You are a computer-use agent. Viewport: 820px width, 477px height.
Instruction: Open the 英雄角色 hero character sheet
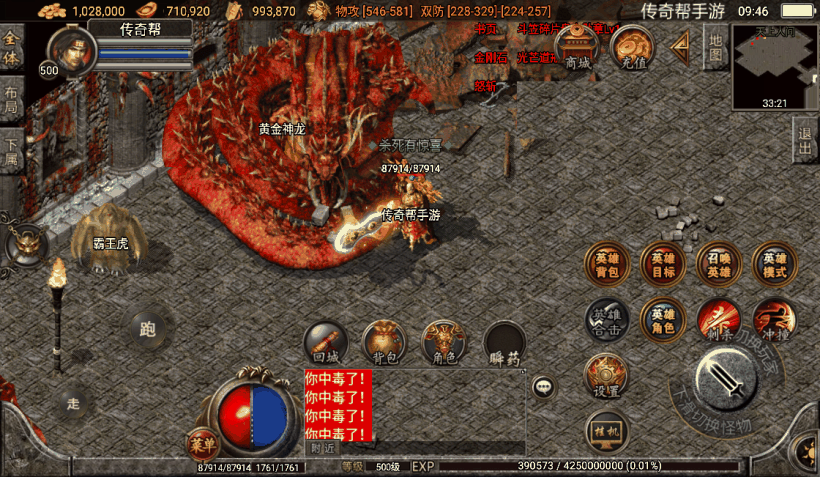pos(663,319)
